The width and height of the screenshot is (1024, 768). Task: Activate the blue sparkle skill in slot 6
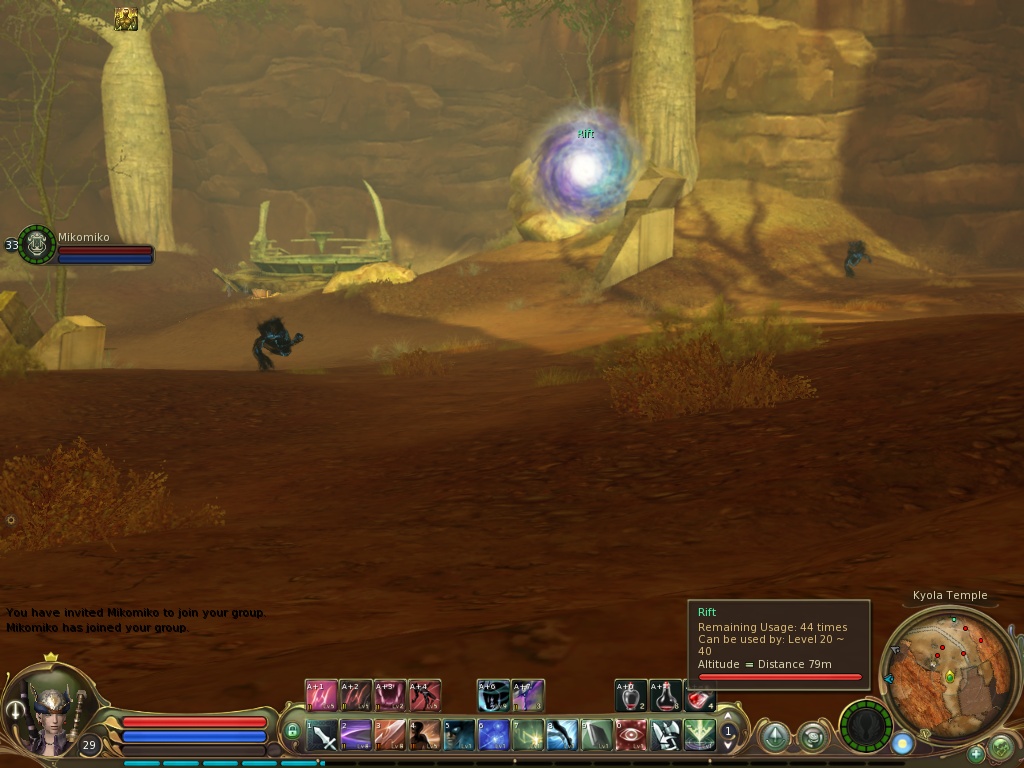(494, 736)
